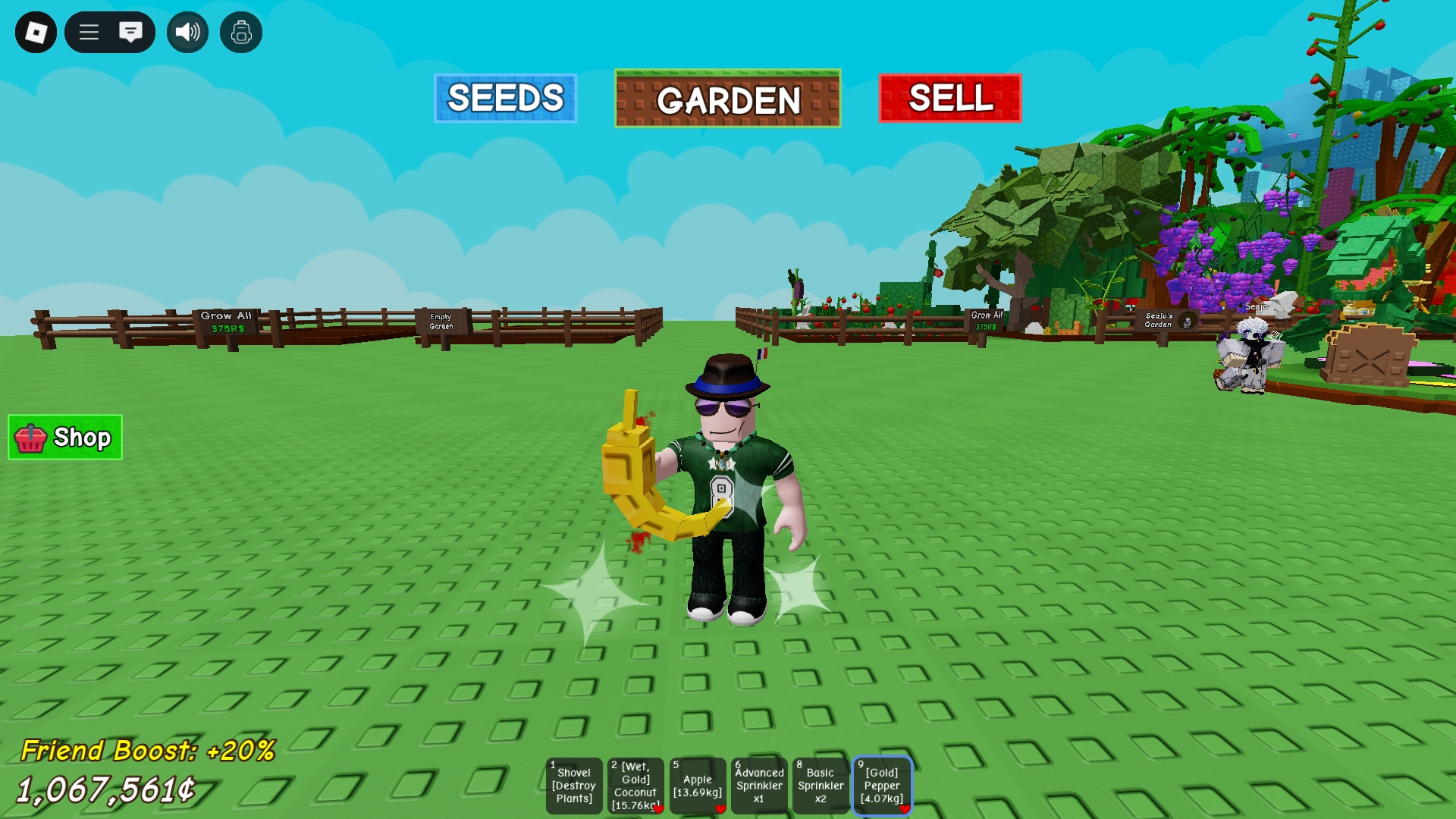Open the chat bubble icon

tap(132, 33)
